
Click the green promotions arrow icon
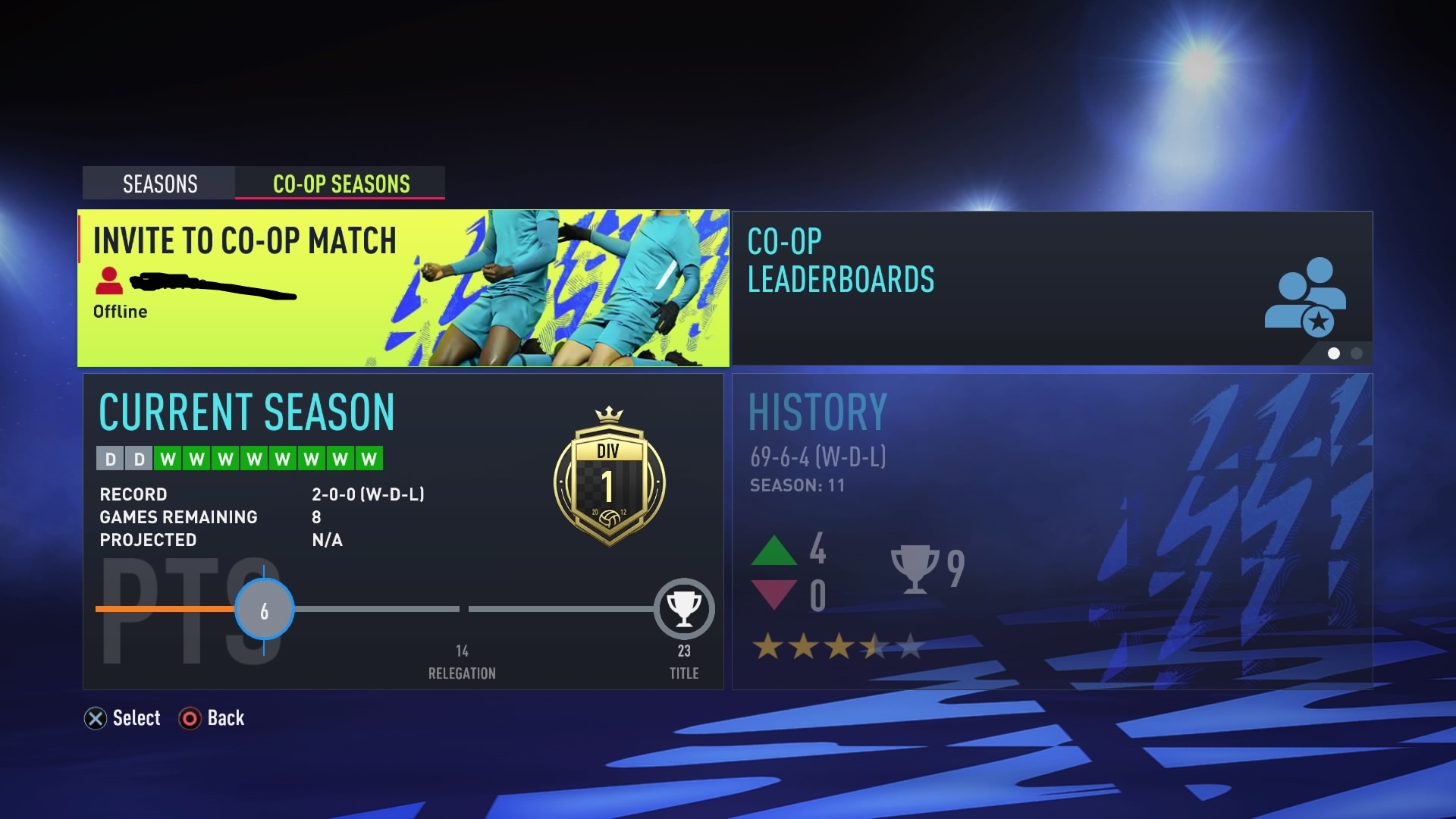tap(775, 552)
